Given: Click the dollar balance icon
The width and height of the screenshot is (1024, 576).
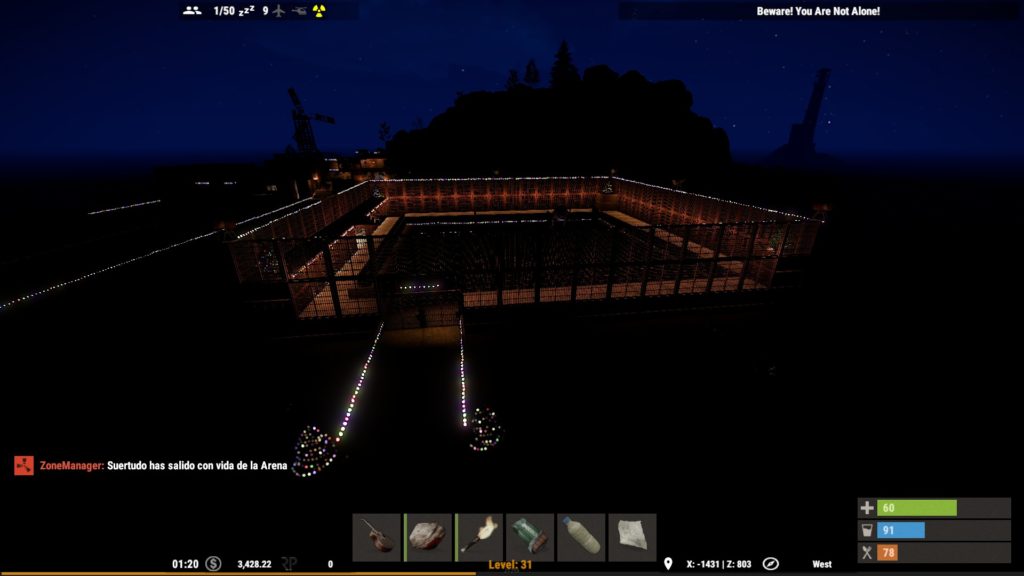Looking at the screenshot, I should click(x=213, y=564).
